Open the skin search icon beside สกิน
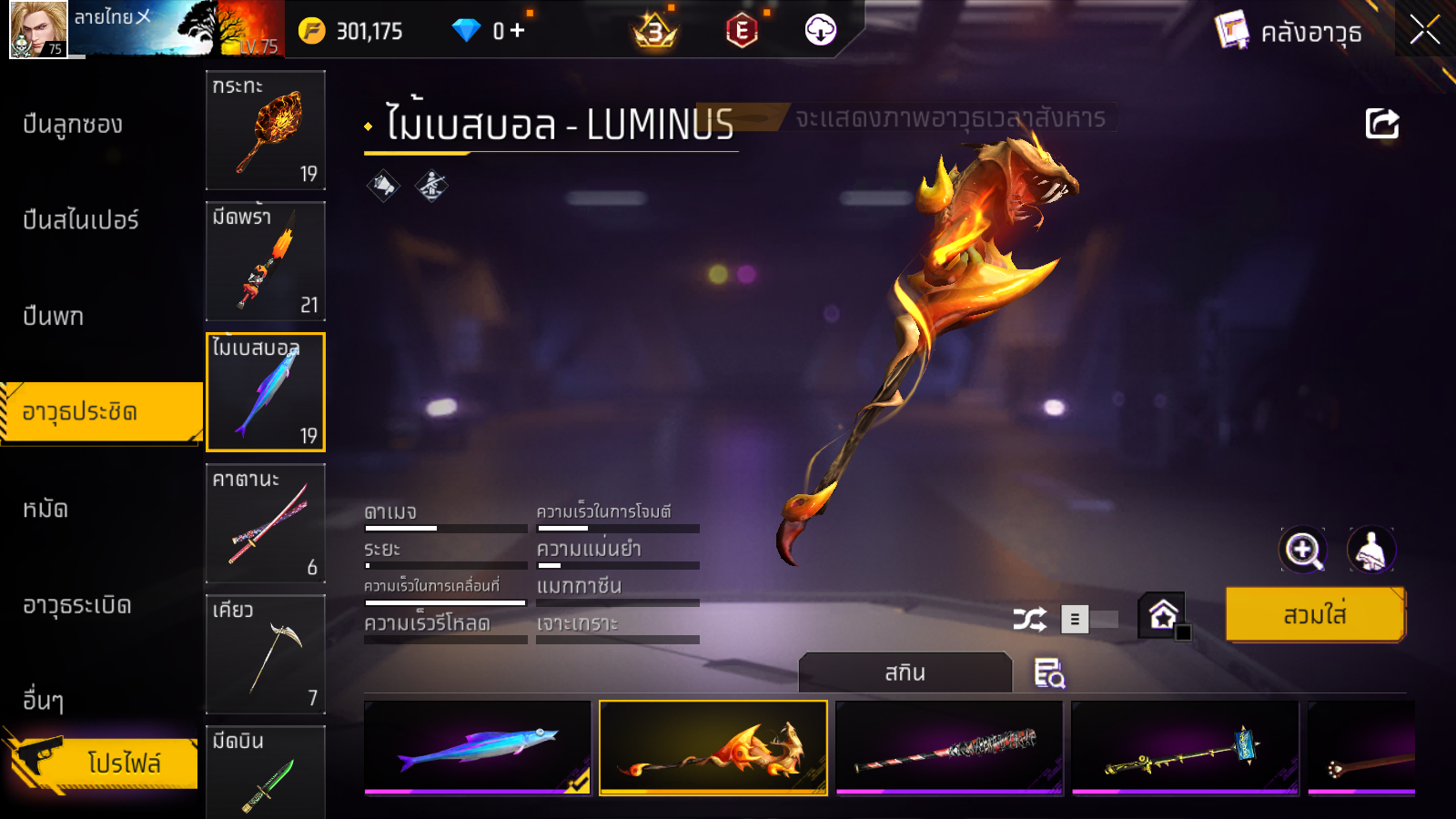The height and width of the screenshot is (819, 1456). pyautogui.click(x=1049, y=673)
